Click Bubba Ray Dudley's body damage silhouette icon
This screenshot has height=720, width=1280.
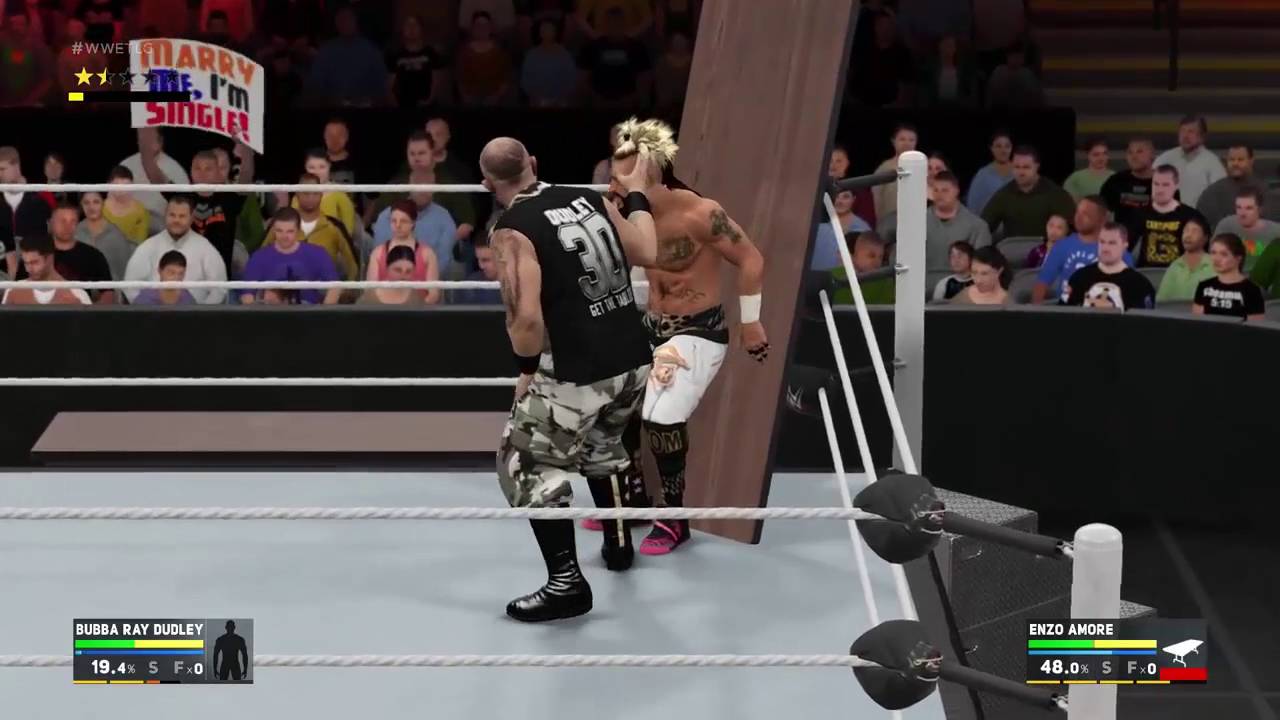click(x=229, y=651)
